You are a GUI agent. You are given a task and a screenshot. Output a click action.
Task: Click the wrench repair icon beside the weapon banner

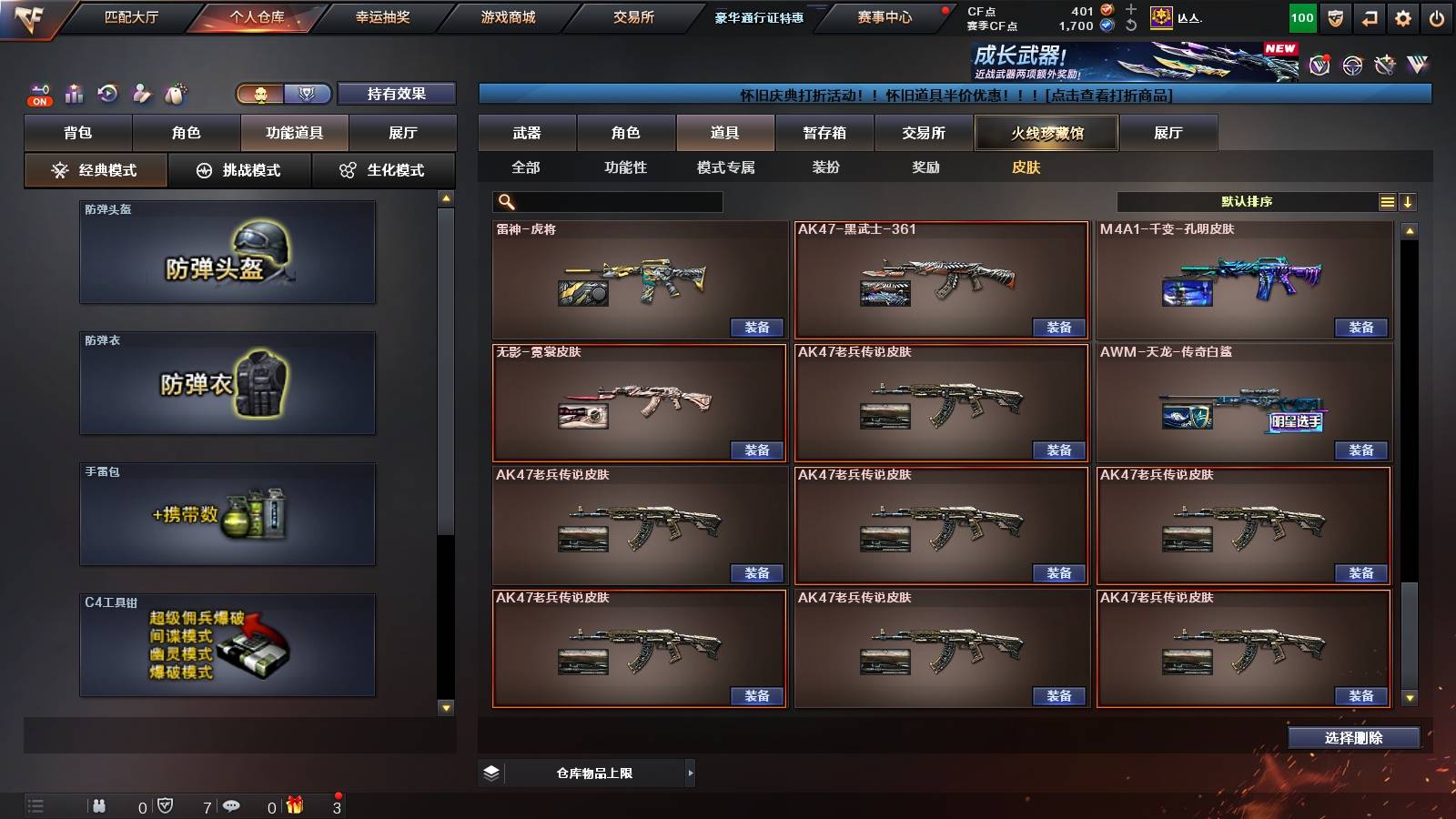point(1385,66)
